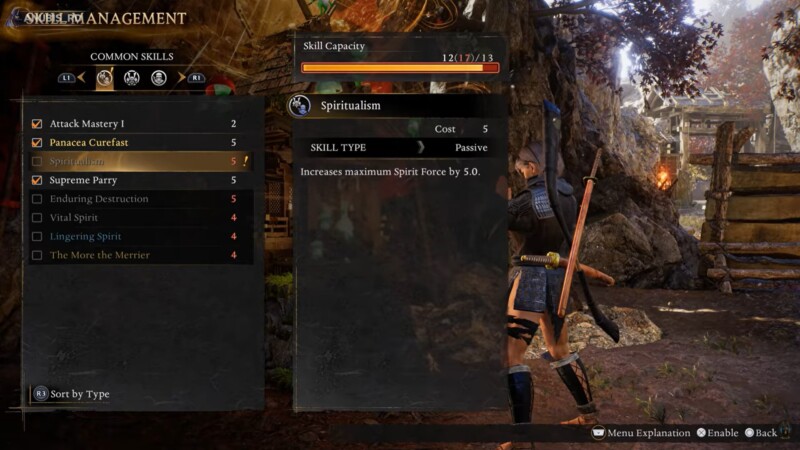Click the left arrow beside the skill tabs
The image size is (800, 450).
click(x=83, y=77)
